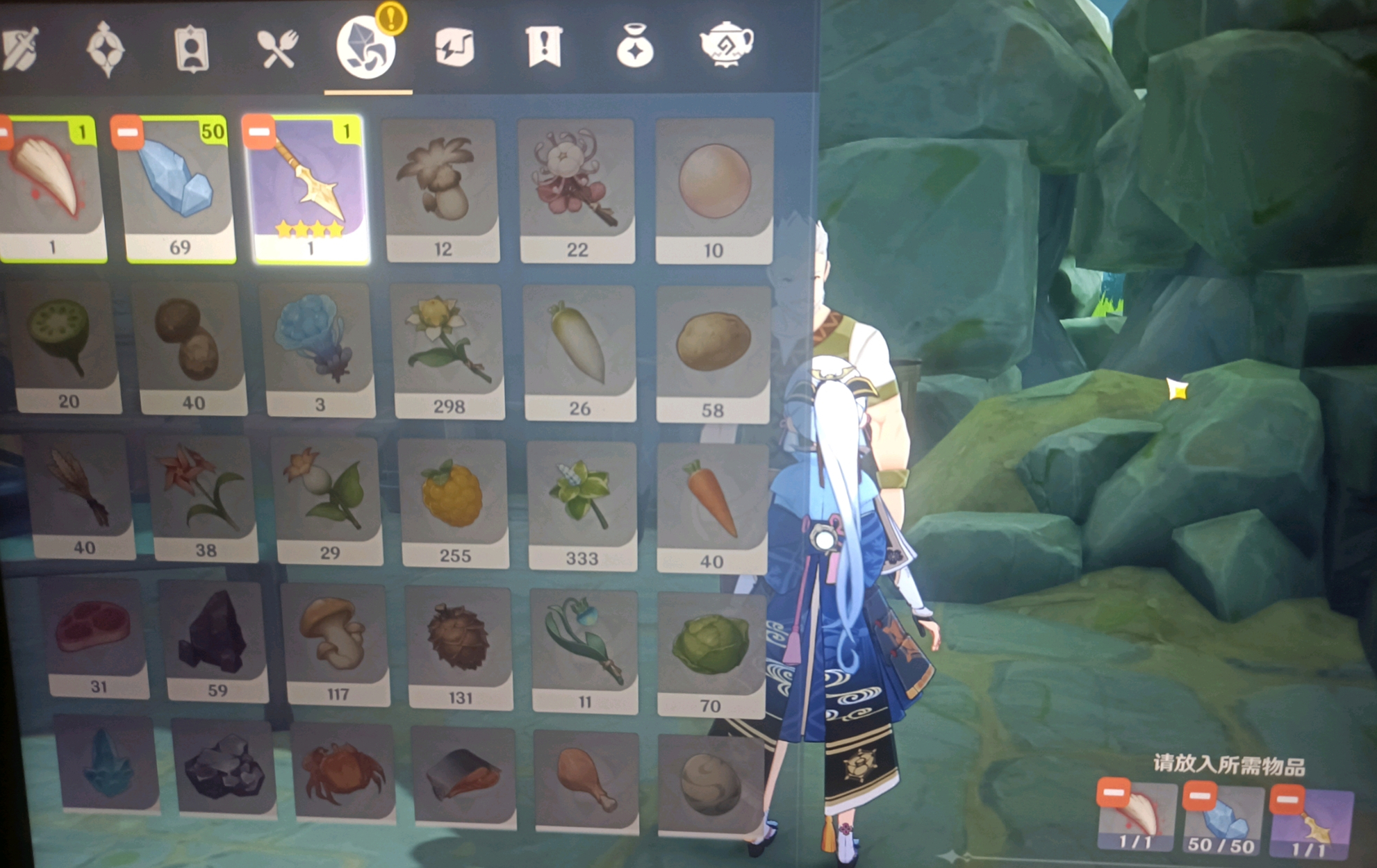Remove the fang from the submission tray
The height and width of the screenshot is (868, 1377).
[1113, 793]
